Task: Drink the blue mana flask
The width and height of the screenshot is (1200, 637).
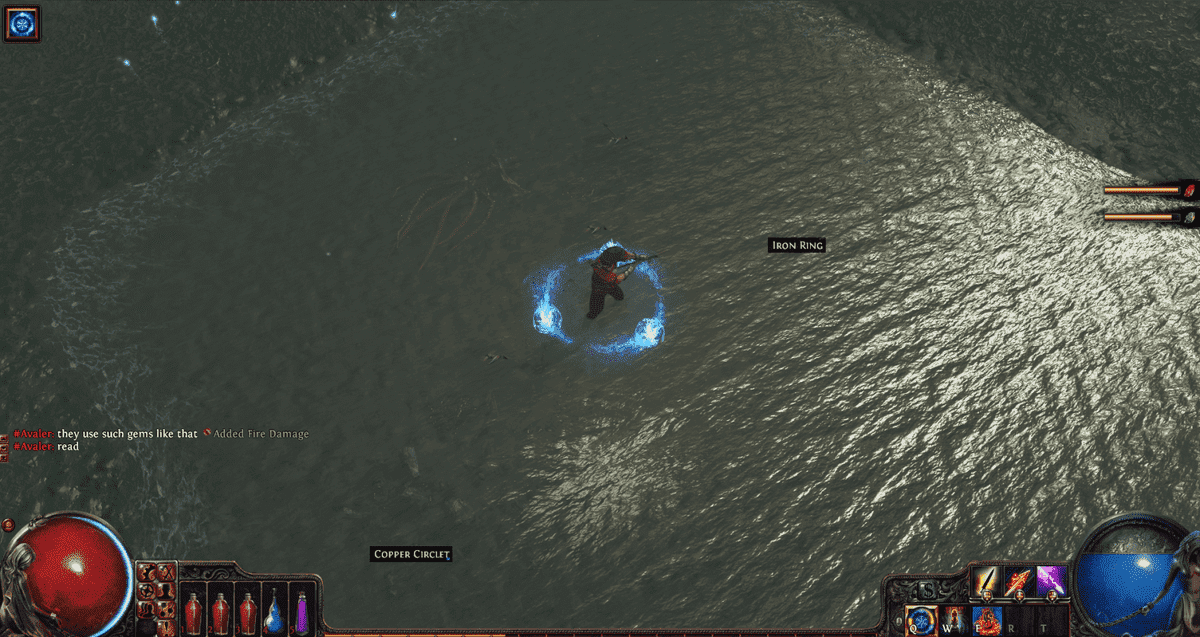Action: click(x=274, y=611)
